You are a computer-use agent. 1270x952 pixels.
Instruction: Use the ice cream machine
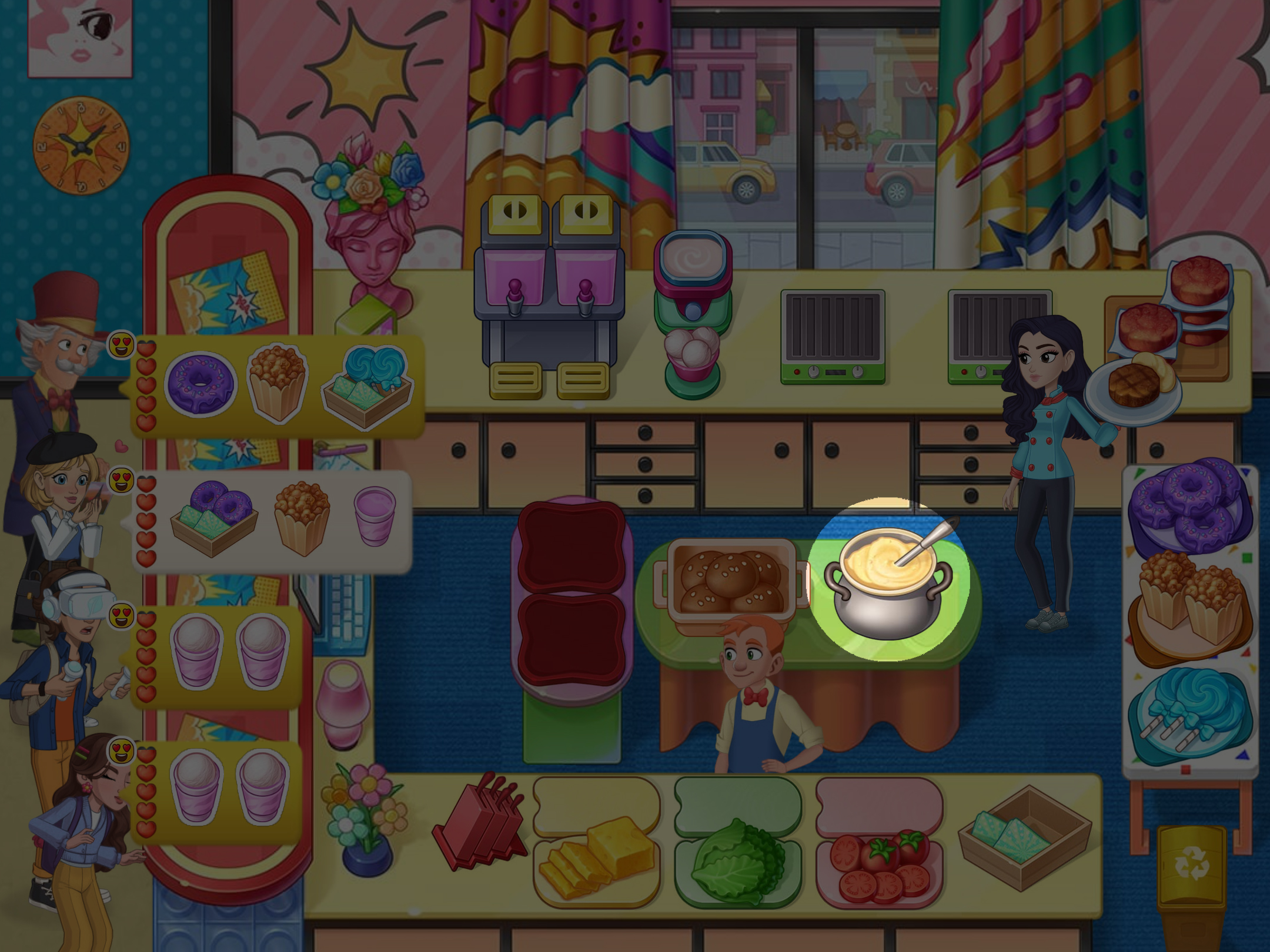[x=693, y=311]
